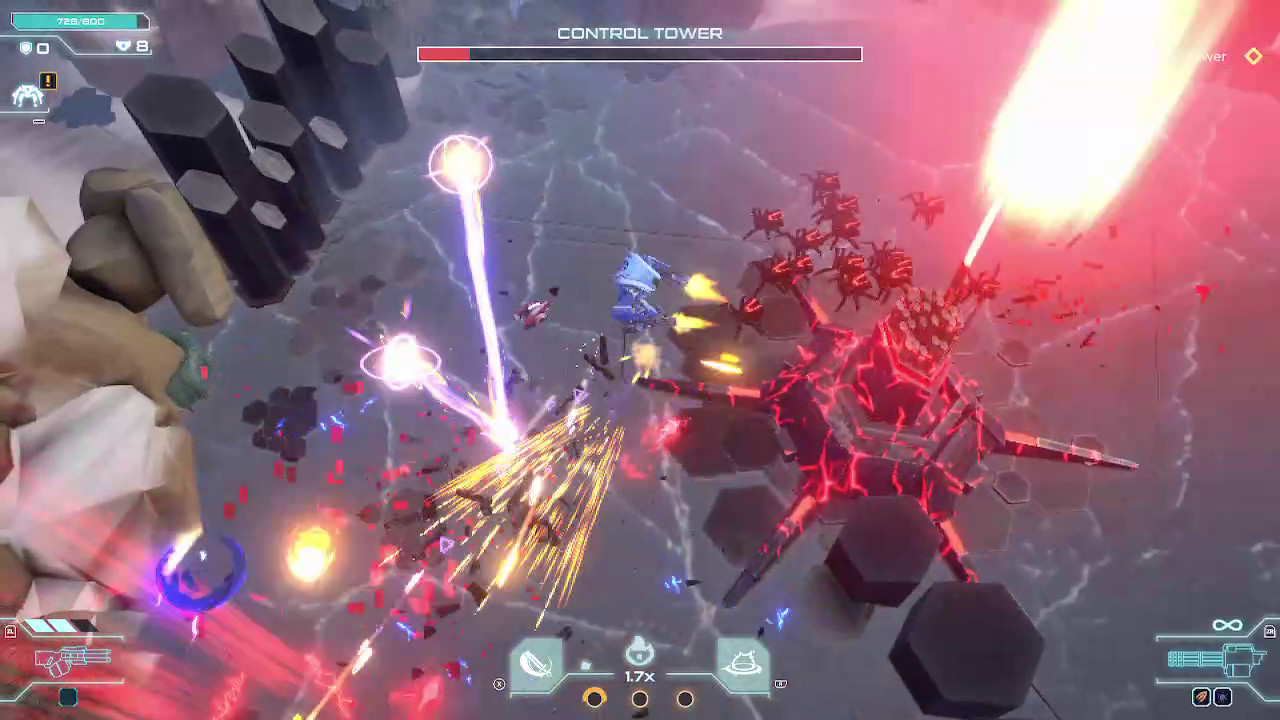
Task: Toggle the first filled combo pip
Action: [595, 700]
